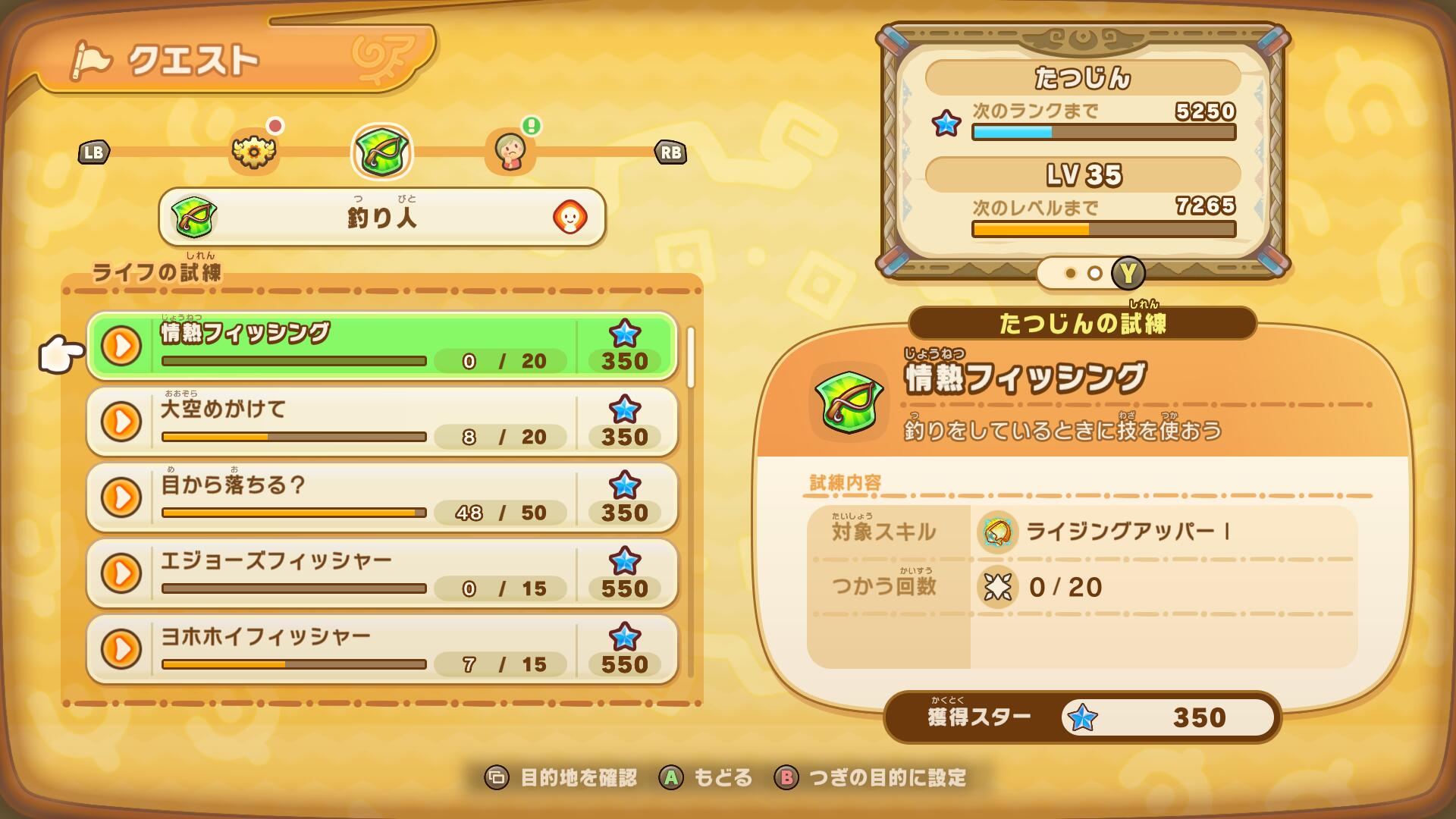Click the orange character icon beside 釣り人
Image resolution: width=1456 pixels, height=819 pixels.
pos(570,218)
